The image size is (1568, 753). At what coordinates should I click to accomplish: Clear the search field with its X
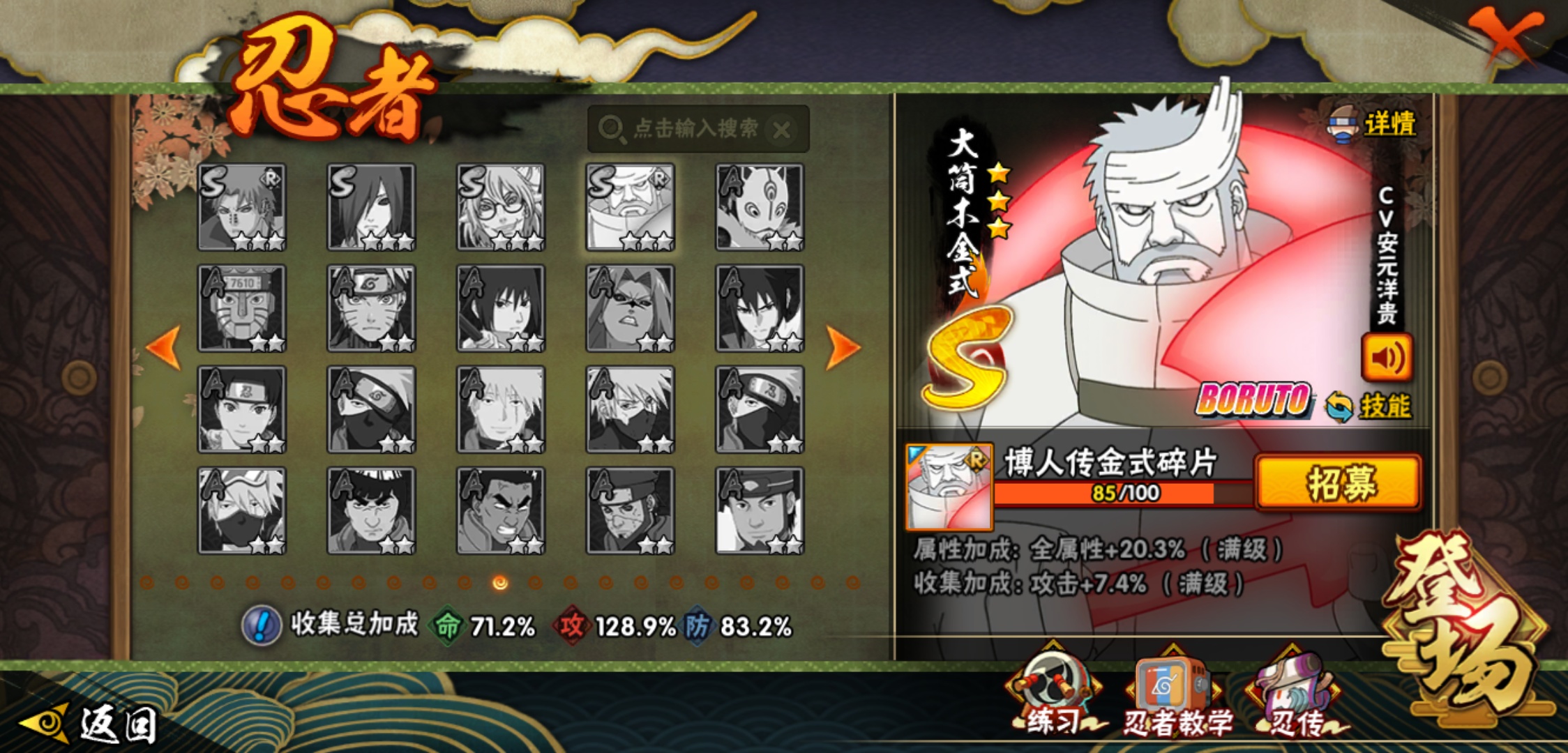pos(782,130)
